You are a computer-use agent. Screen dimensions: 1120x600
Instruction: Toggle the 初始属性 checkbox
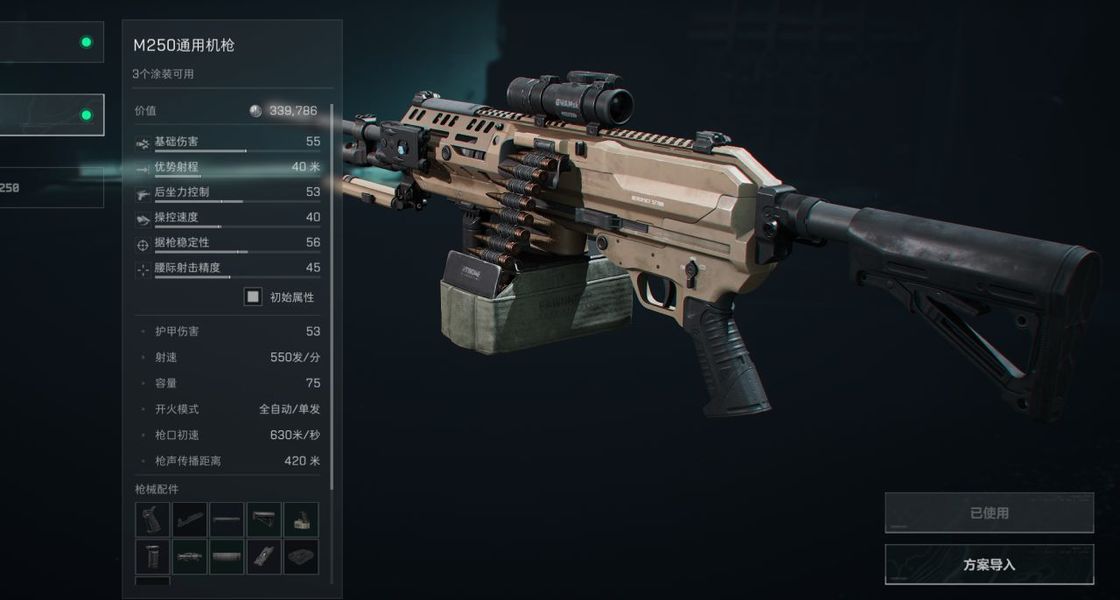point(254,297)
